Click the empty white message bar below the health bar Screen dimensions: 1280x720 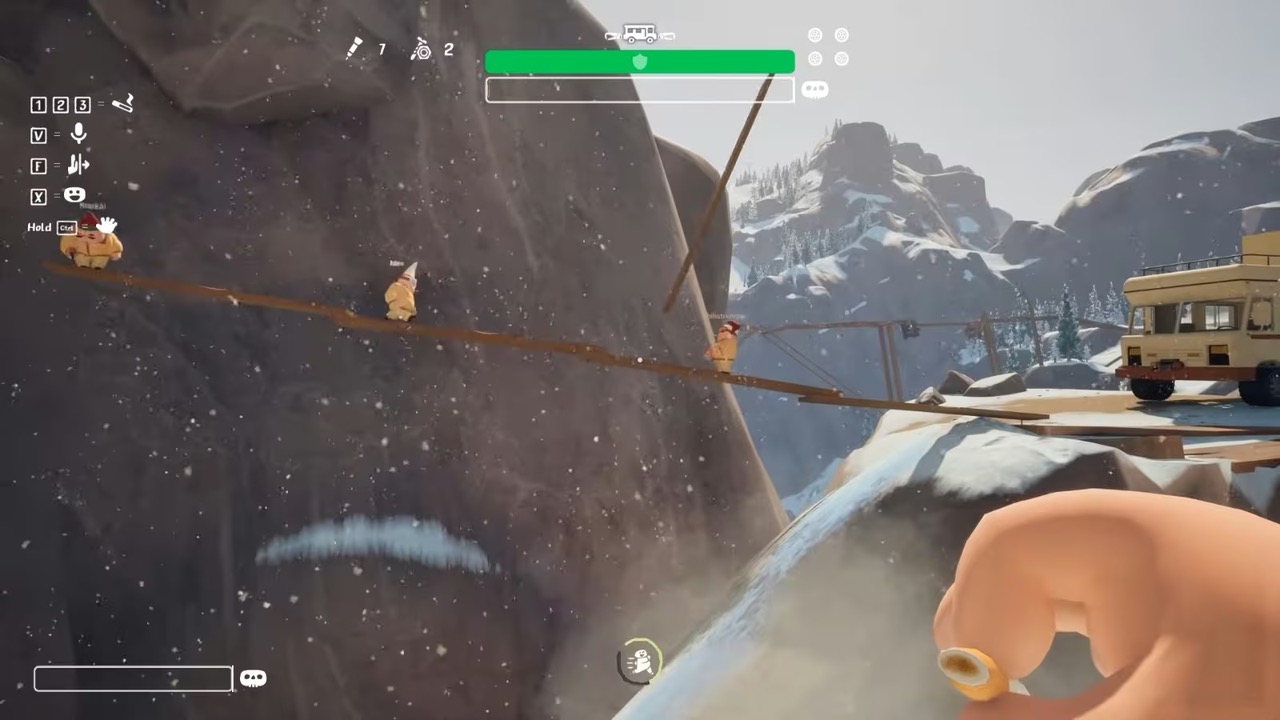click(639, 90)
